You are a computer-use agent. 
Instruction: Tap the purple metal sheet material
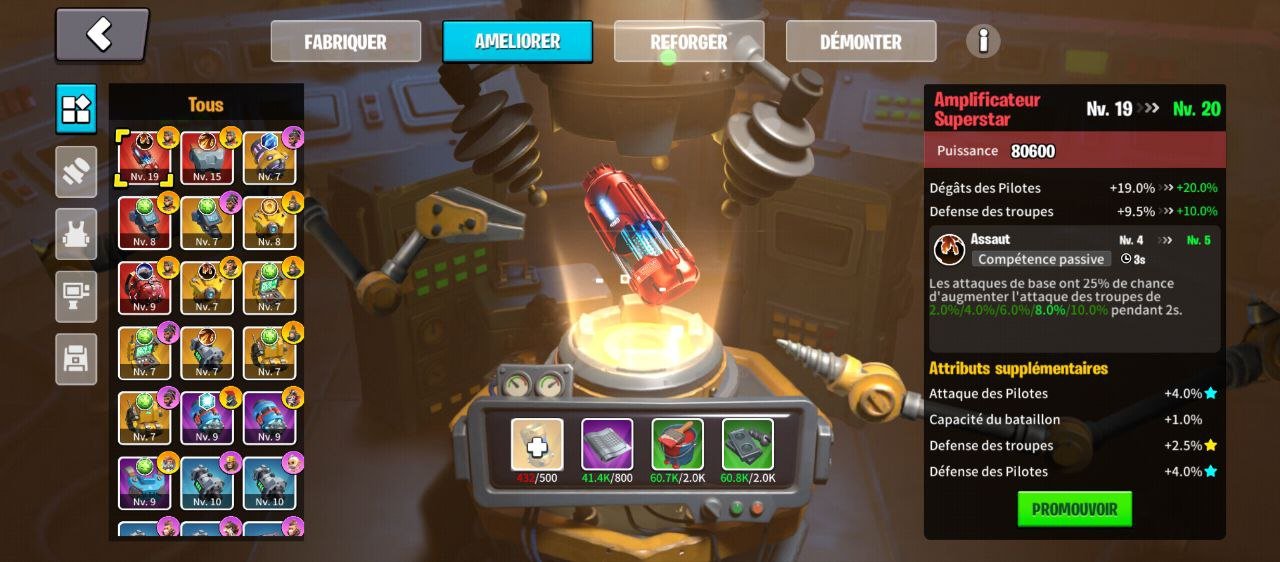[x=607, y=445]
